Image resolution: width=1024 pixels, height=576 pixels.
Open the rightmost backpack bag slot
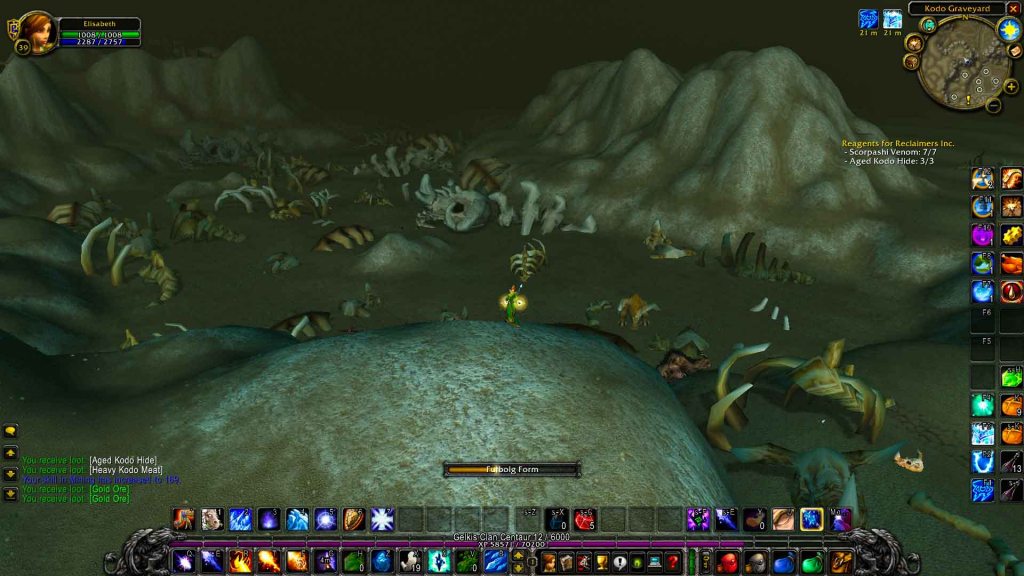point(841,561)
